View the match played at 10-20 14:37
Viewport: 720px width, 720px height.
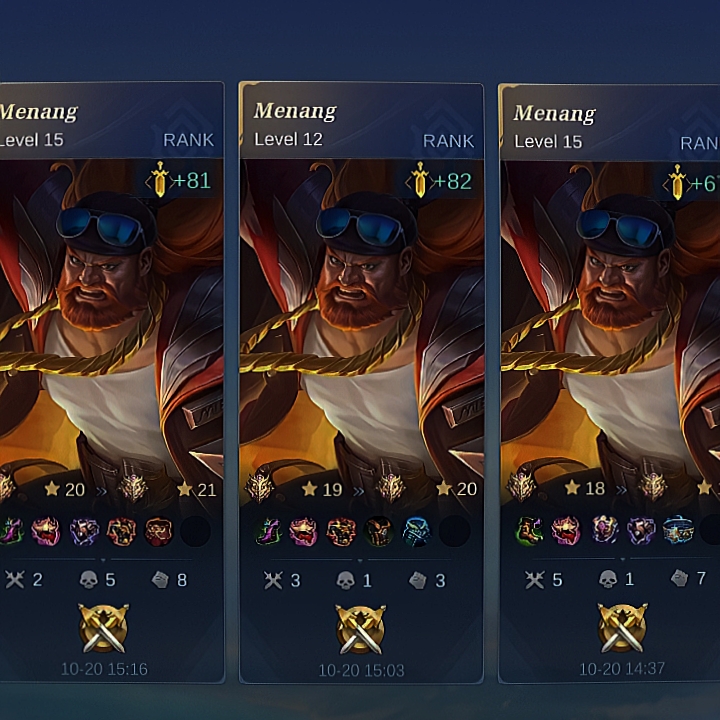(x=612, y=380)
